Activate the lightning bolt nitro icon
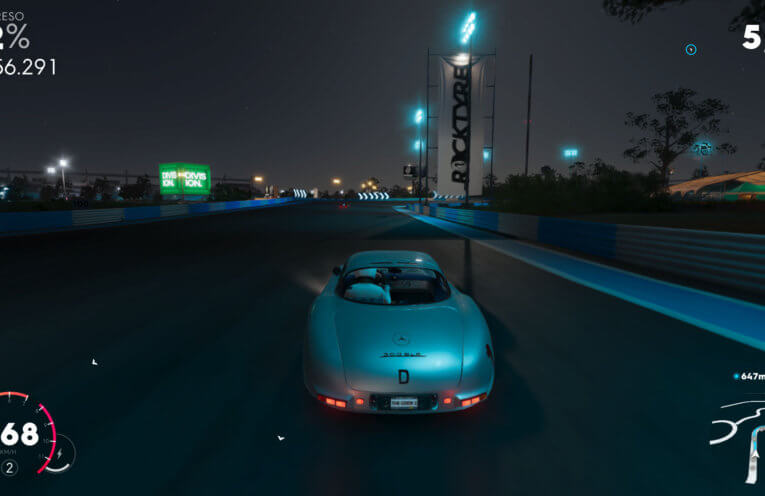The height and width of the screenshot is (496, 765). coord(60,452)
